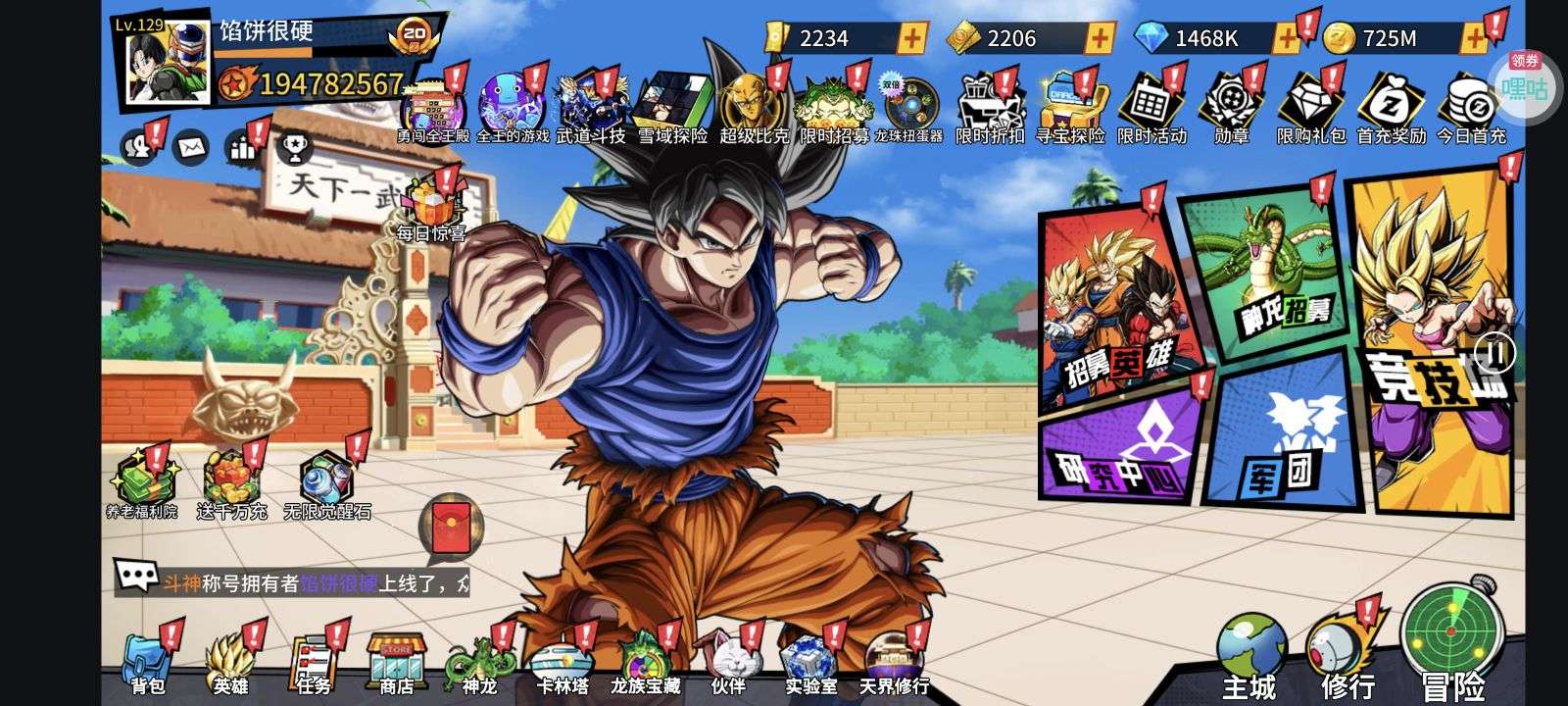
Task: Click the red envelope icon
Action: 450,529
